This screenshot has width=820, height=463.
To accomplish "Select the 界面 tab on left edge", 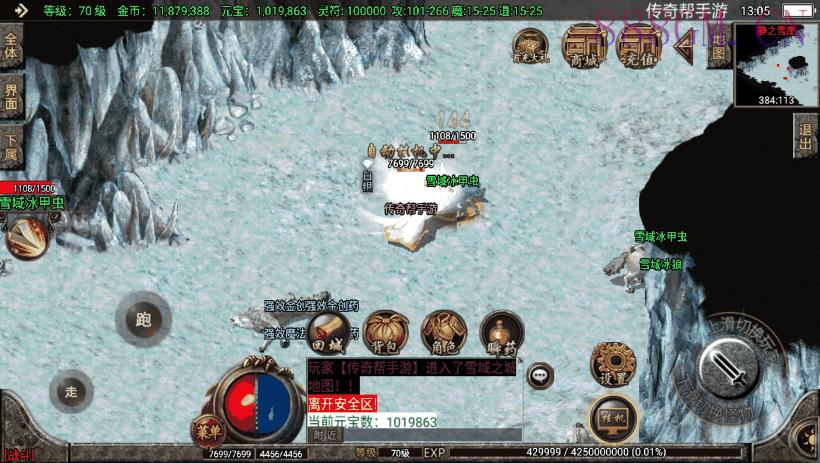I will tap(11, 96).
